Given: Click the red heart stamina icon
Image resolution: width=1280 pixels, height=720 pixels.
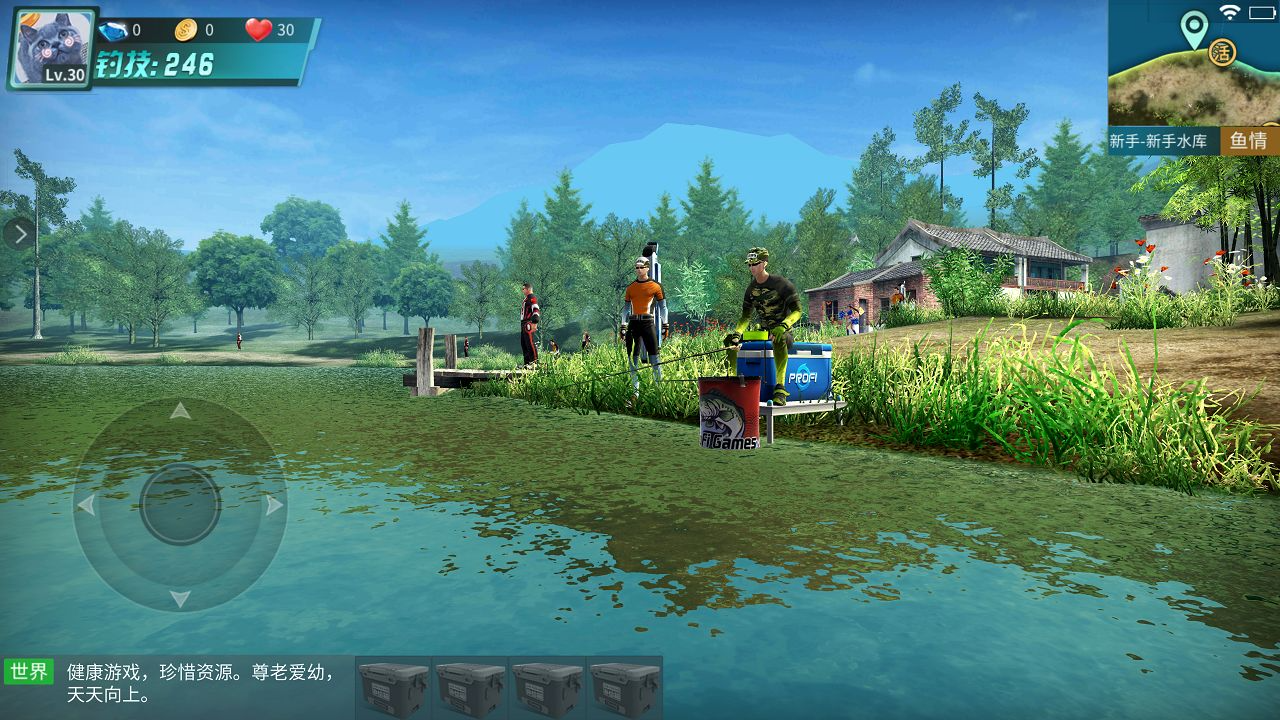Looking at the screenshot, I should [x=259, y=30].
